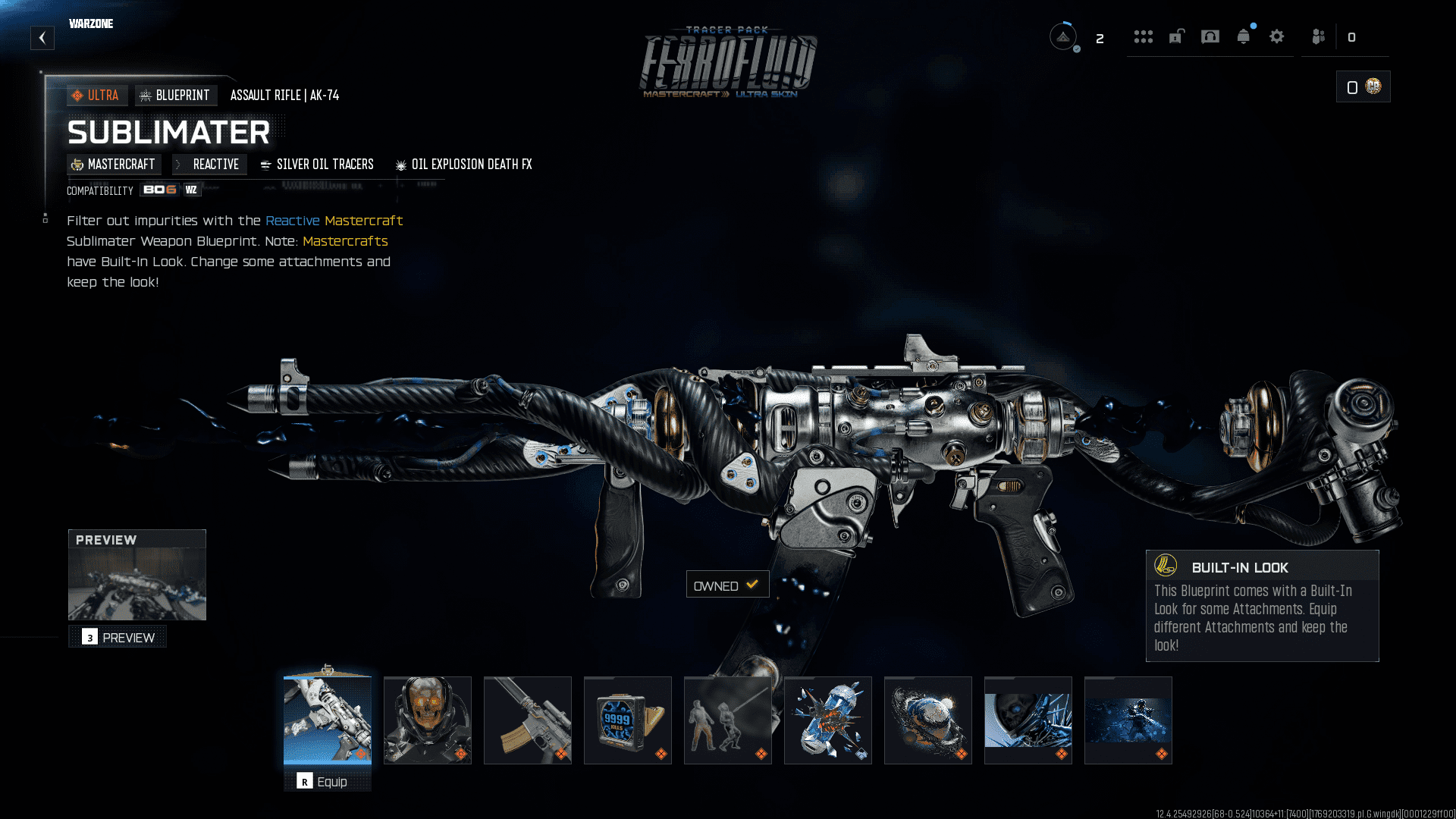Open settings with the gear icon
Image resolution: width=1456 pixels, height=819 pixels.
point(1277,36)
